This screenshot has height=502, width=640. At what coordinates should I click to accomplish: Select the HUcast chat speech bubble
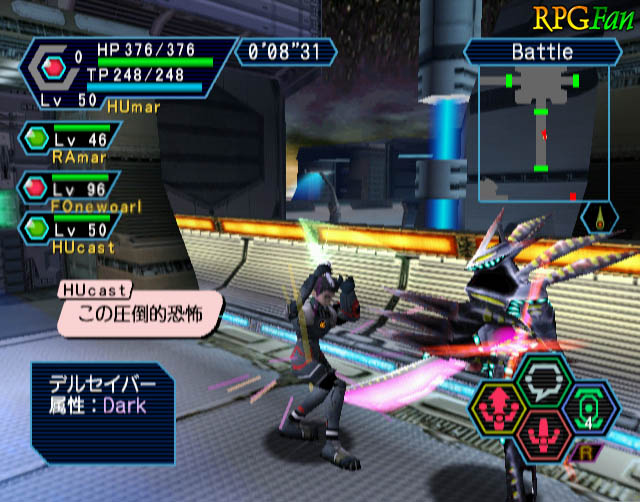(x=137, y=312)
